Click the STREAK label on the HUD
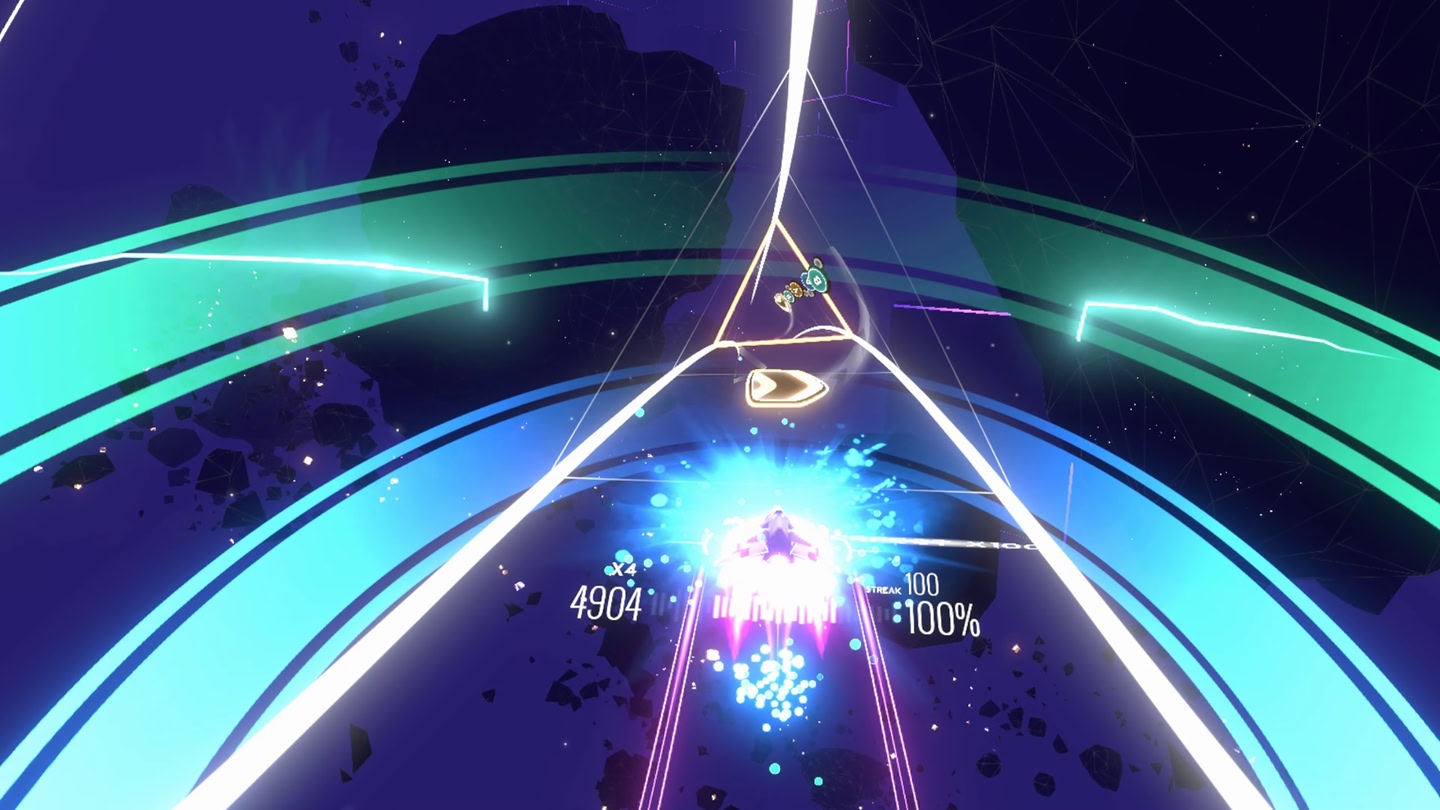Screen dimensions: 1440x810 click(x=884, y=590)
